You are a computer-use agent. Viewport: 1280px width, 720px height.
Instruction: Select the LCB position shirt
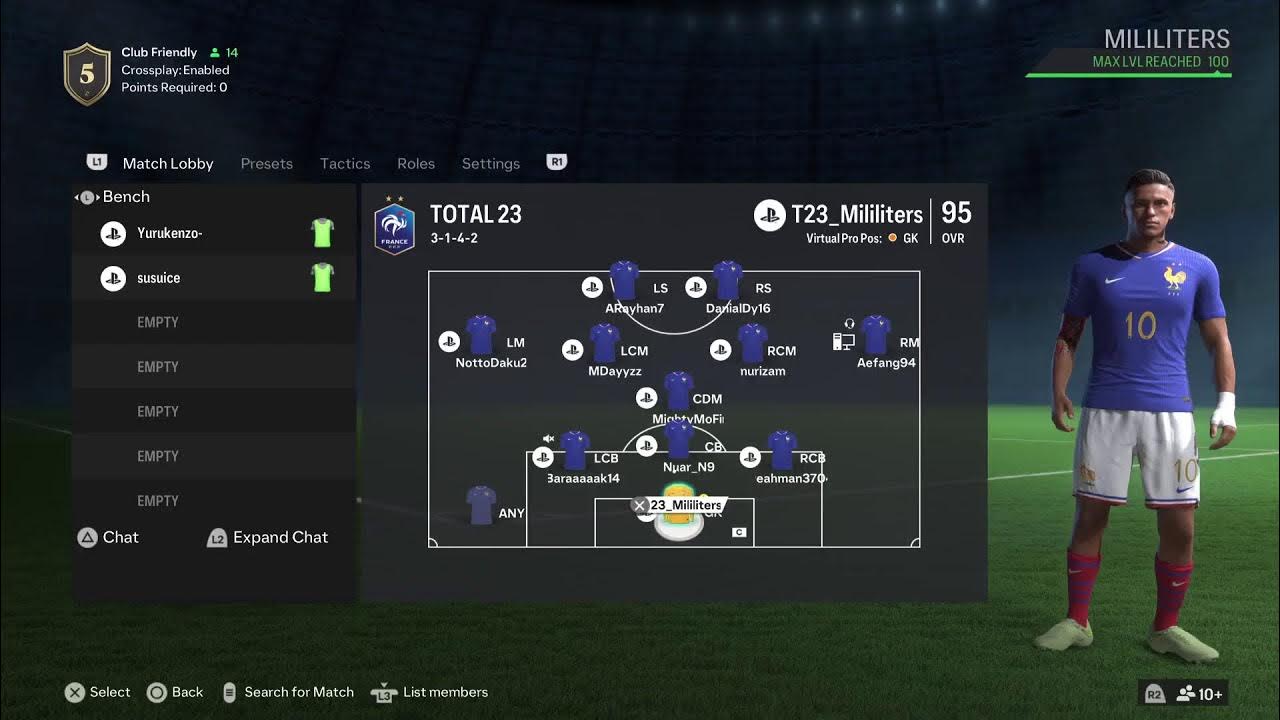pyautogui.click(x=575, y=452)
